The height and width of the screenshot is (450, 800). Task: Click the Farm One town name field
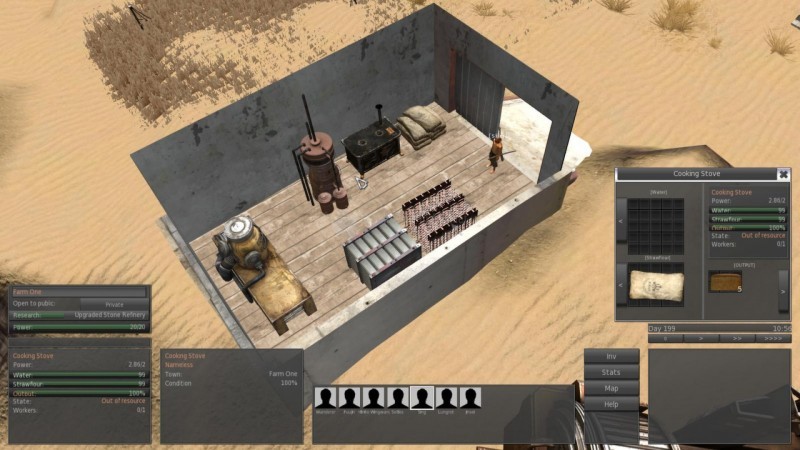(x=80, y=292)
